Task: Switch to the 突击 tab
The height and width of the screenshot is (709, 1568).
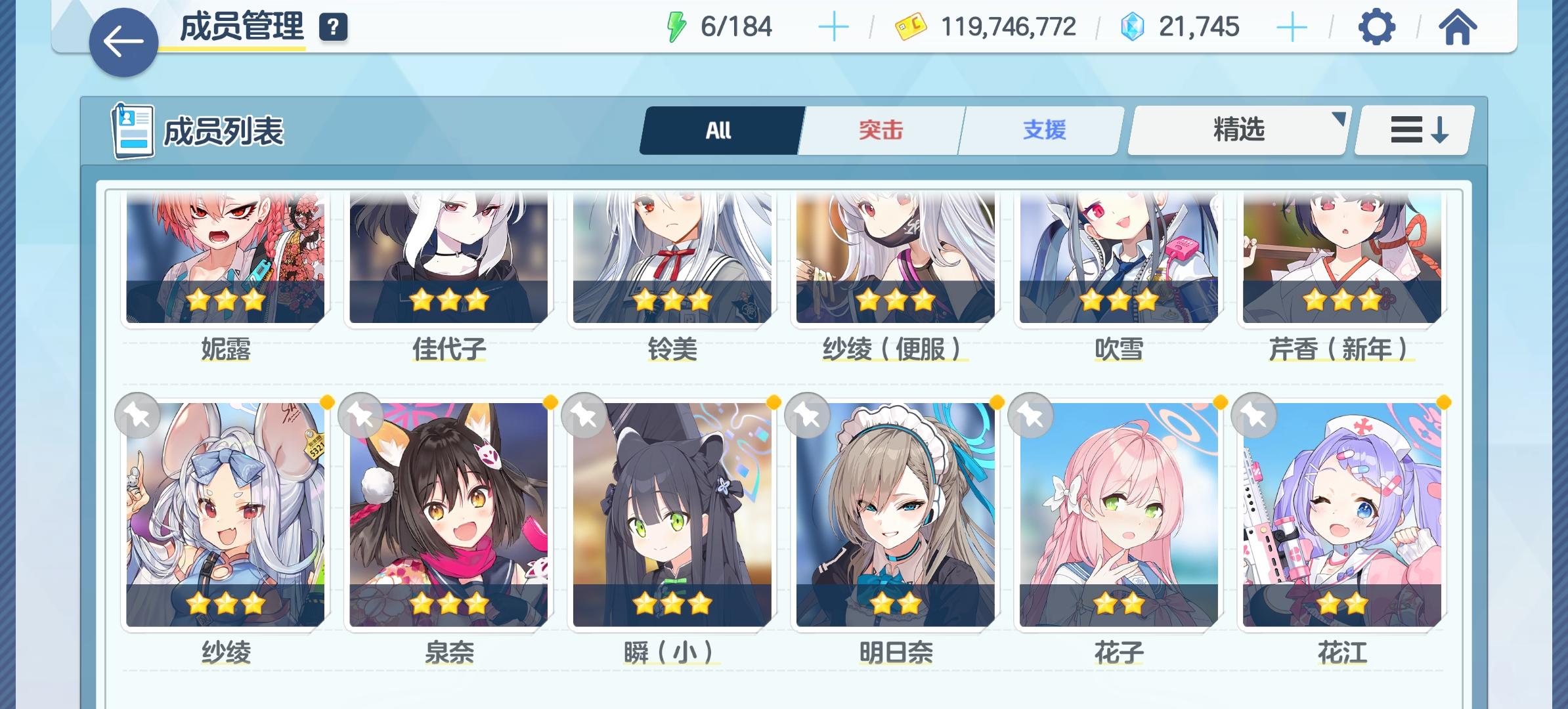Action: pos(879,130)
